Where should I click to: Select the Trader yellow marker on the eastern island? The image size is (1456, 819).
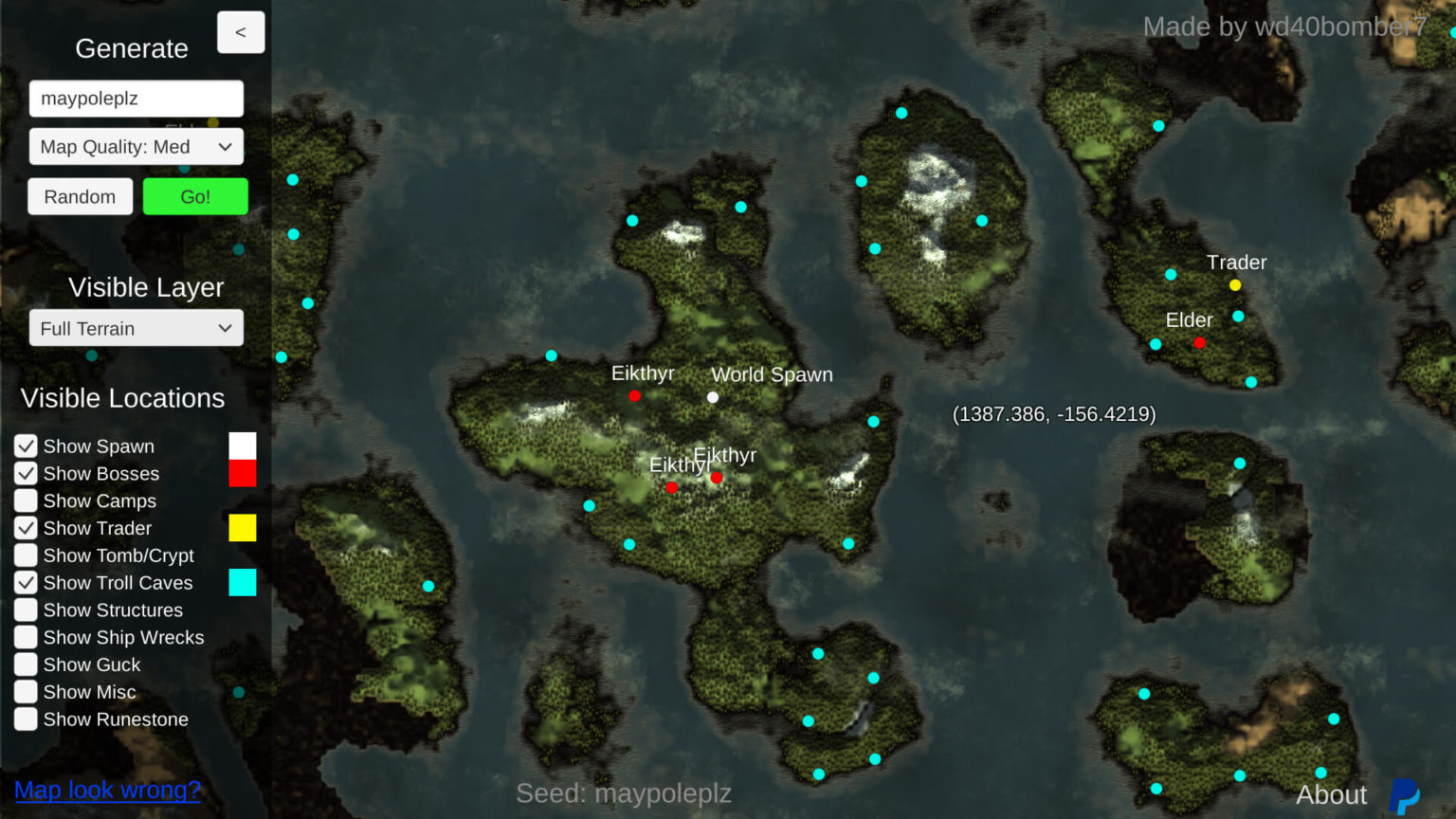[1234, 284]
